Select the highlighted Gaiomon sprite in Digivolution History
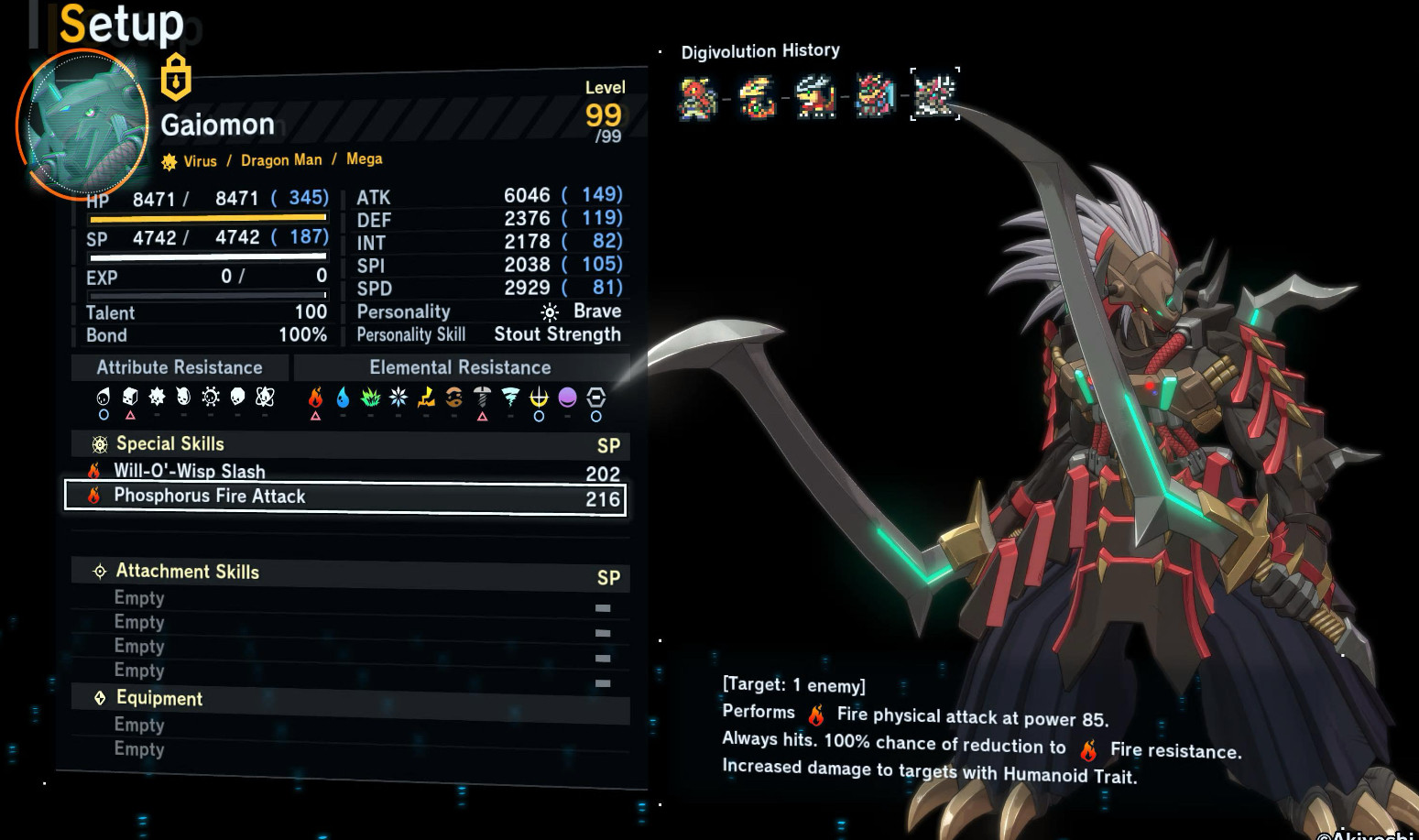This screenshot has height=840, width=1419. click(934, 94)
